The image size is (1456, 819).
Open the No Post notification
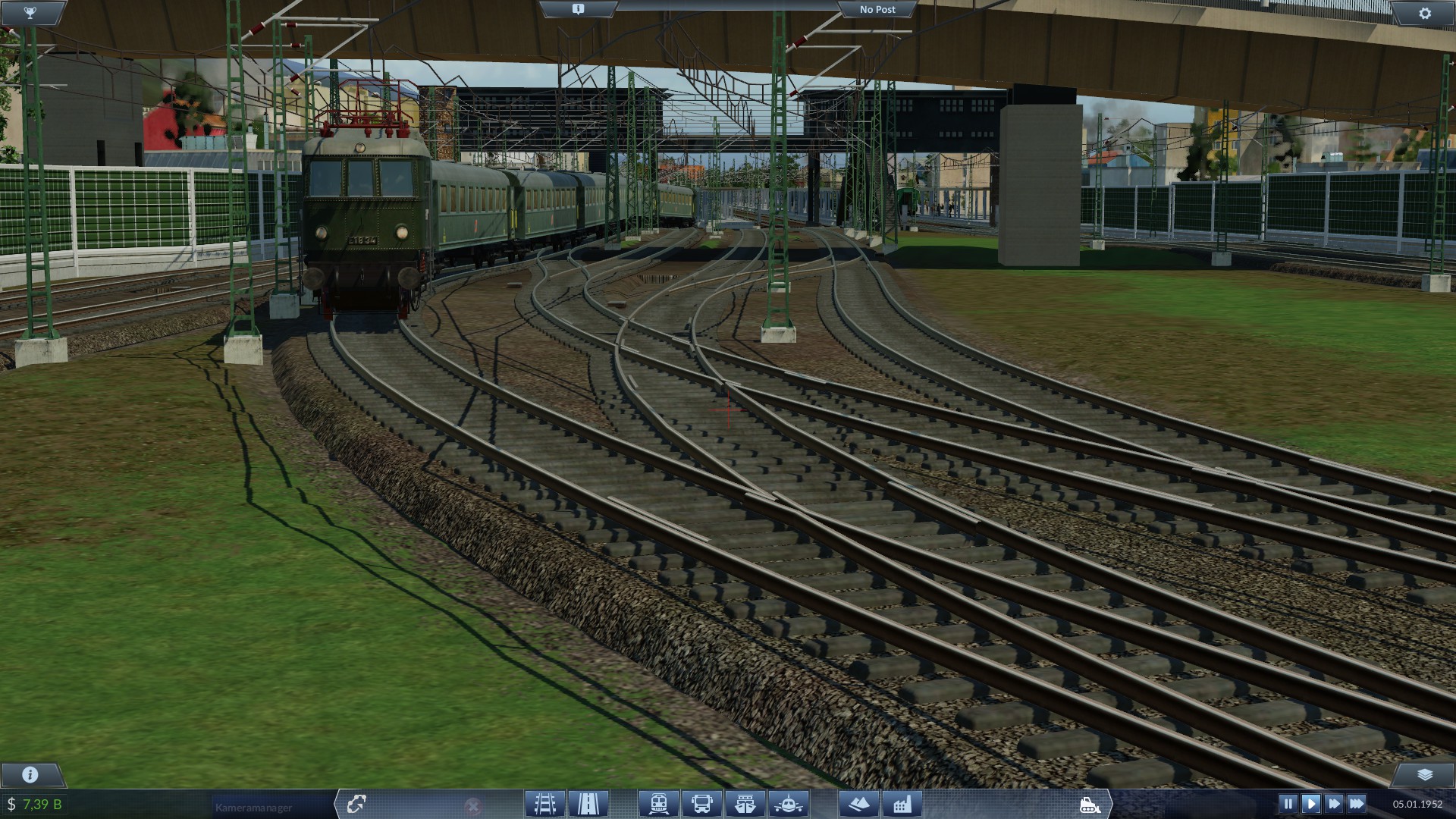pos(877,9)
